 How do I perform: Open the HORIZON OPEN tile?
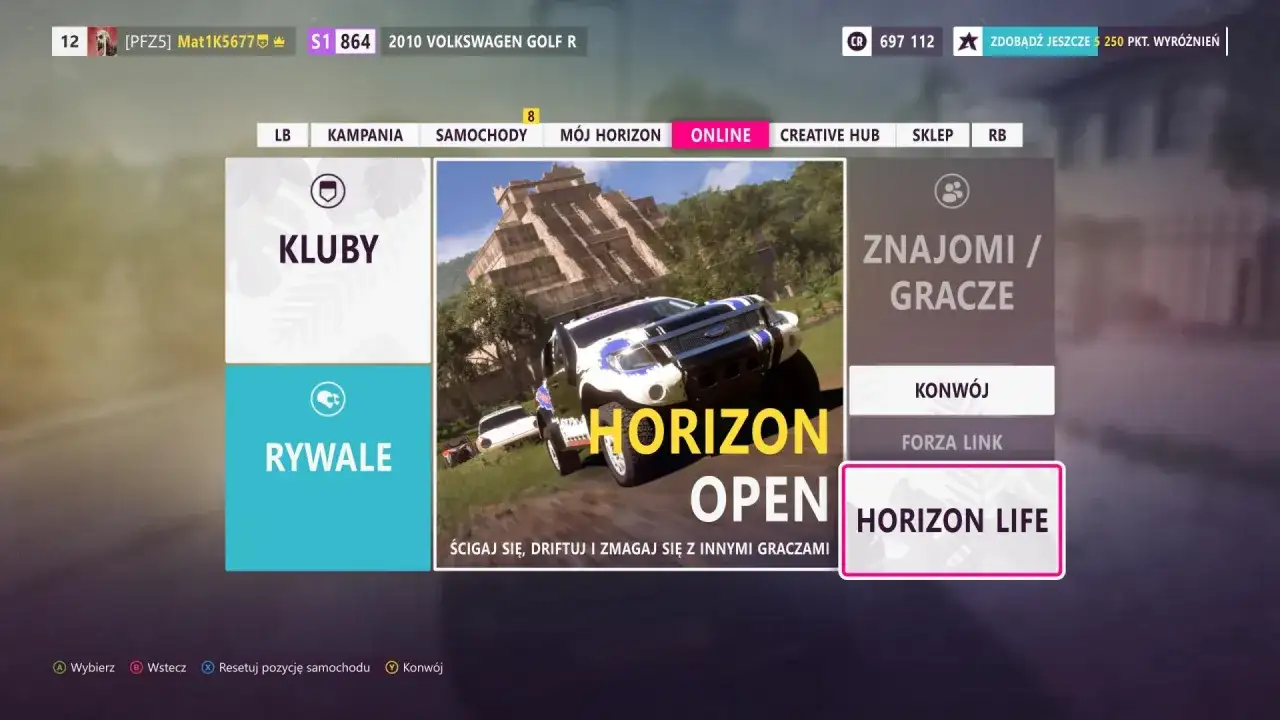pyautogui.click(x=640, y=365)
